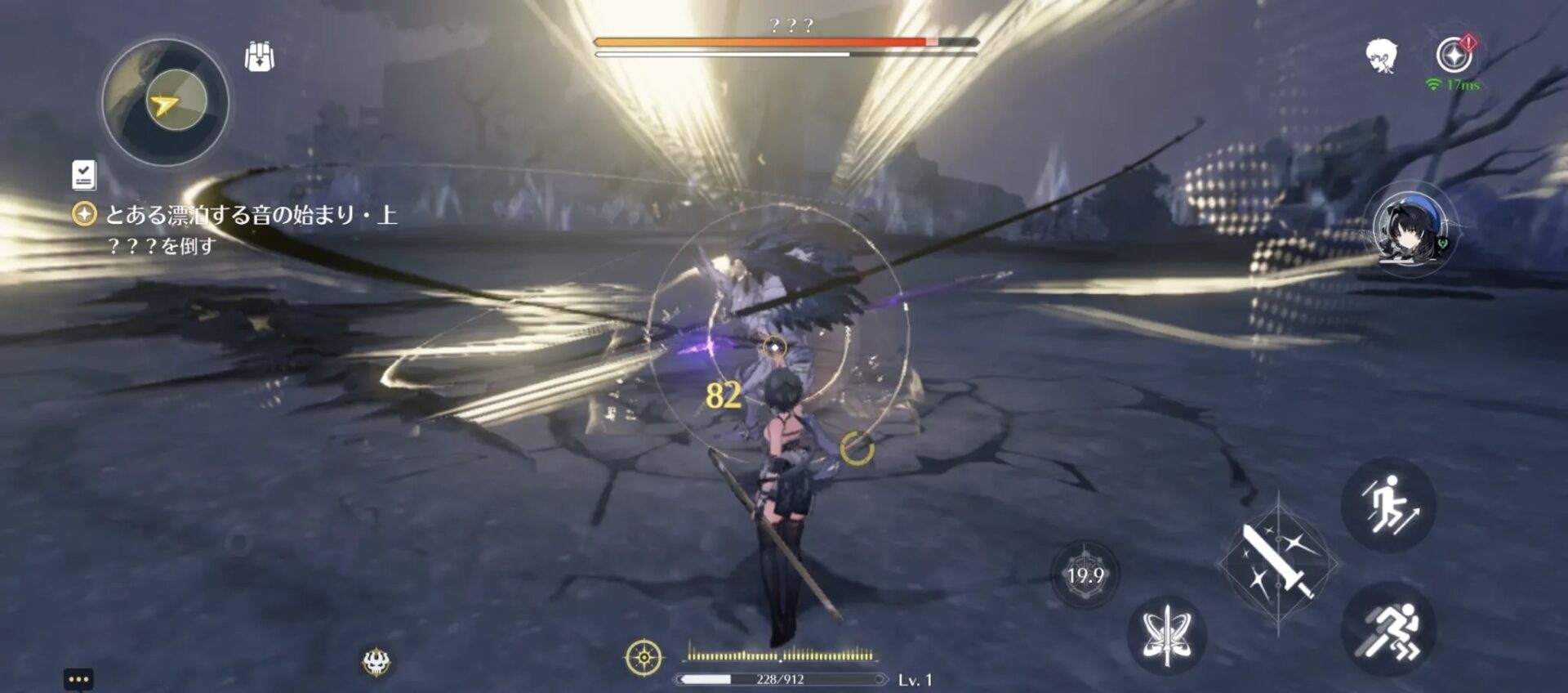Screen dimensions: 1568x693
Task: Open the chat bubble icon
Action: (78, 679)
